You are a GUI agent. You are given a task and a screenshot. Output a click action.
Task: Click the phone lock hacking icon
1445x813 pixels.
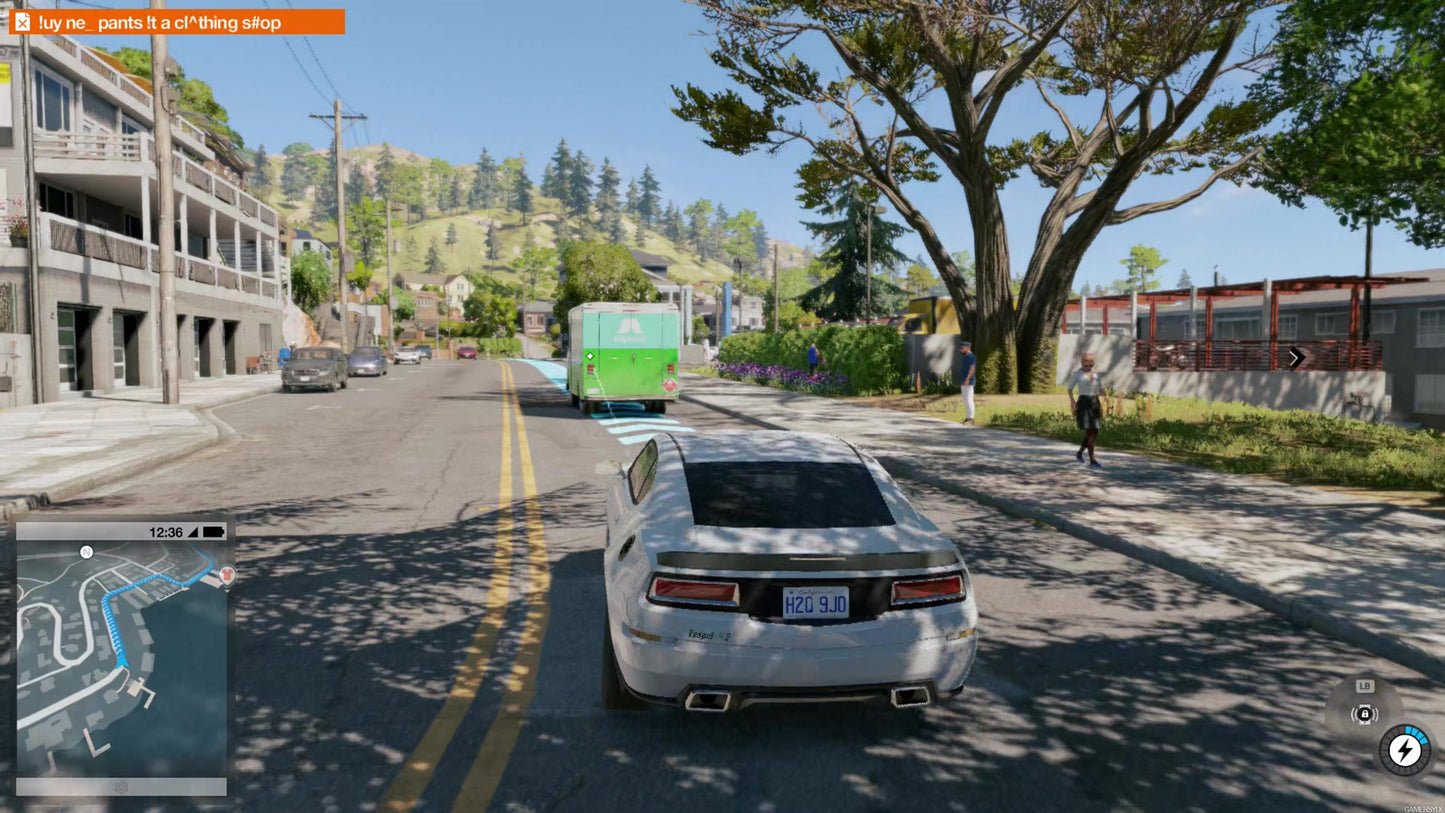click(1365, 715)
